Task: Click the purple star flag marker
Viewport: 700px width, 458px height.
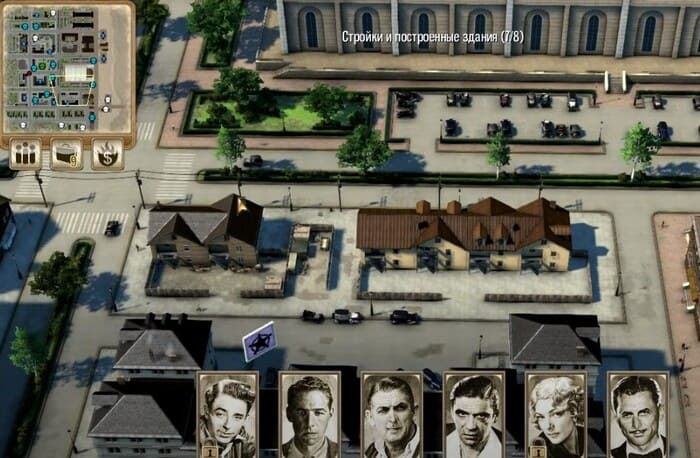Action: click(x=260, y=340)
